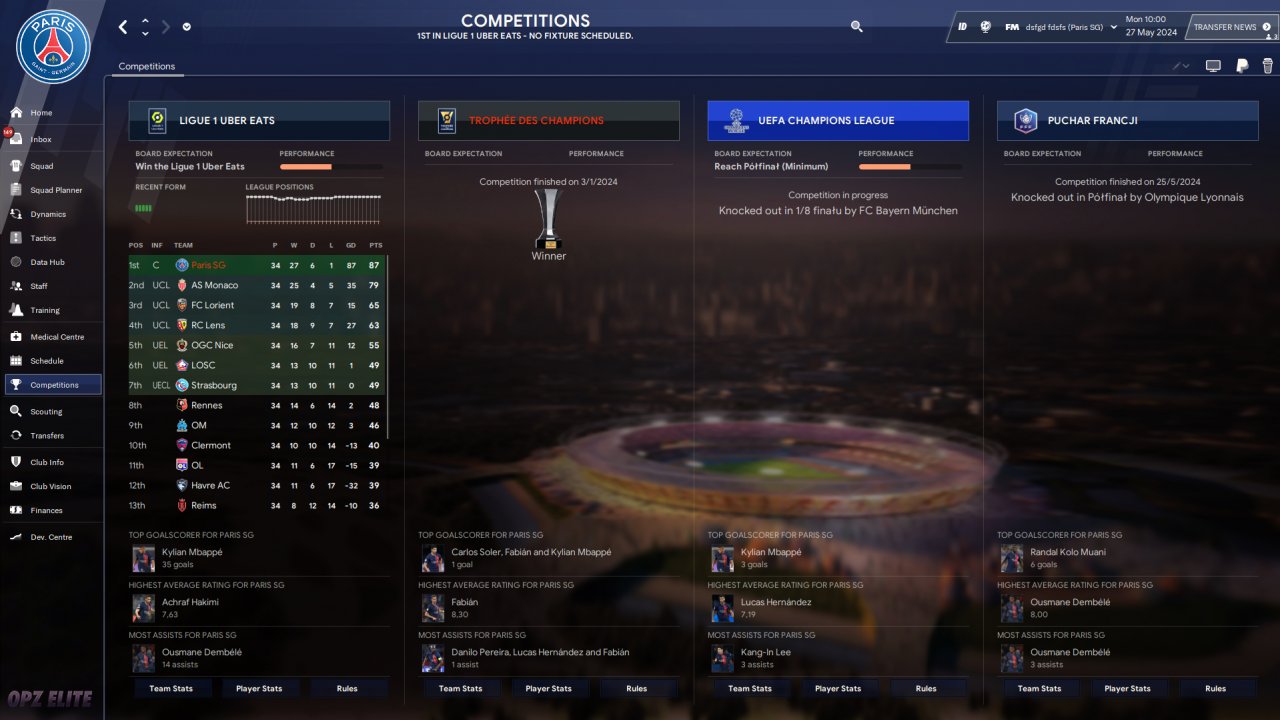Image resolution: width=1280 pixels, height=720 pixels.
Task: Go to the Inbox
Action: click(40, 140)
